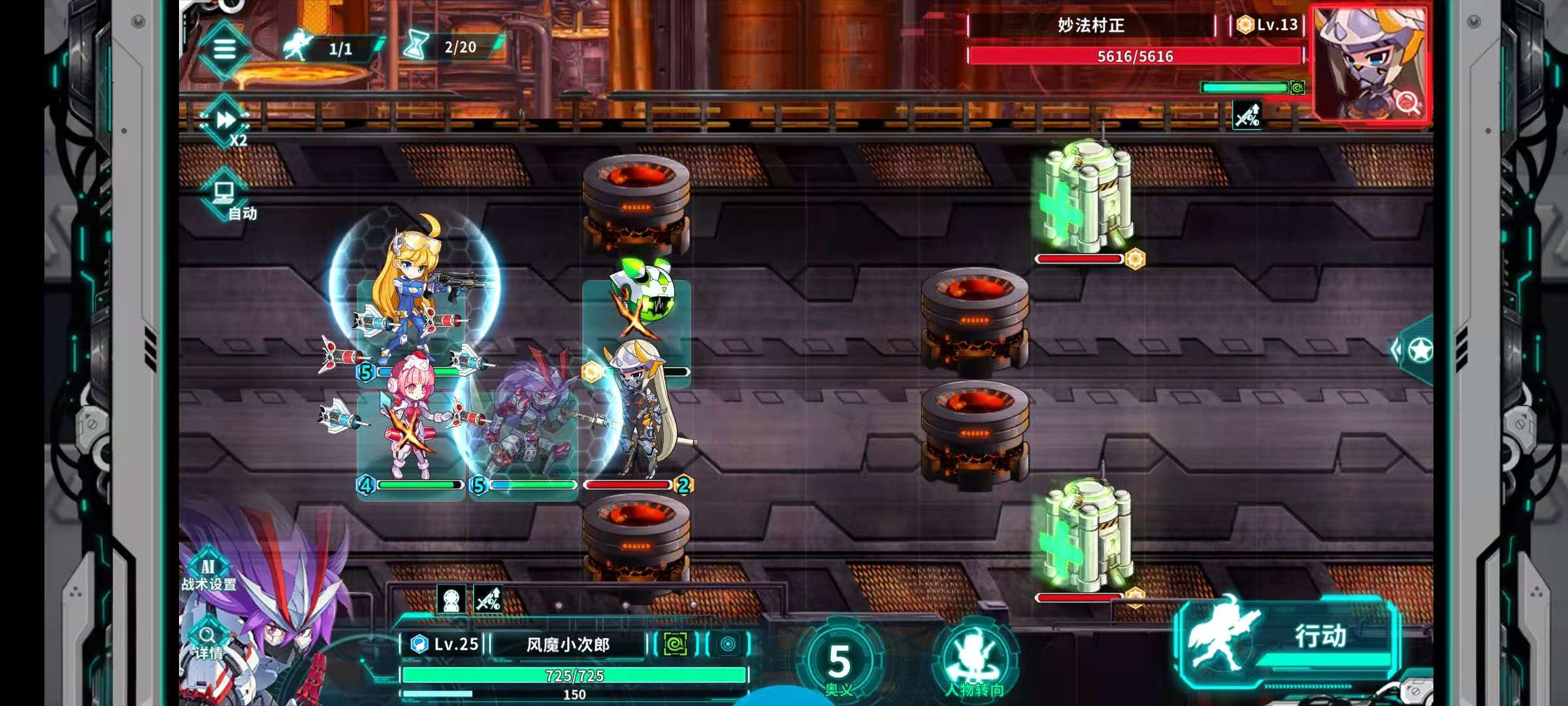Check the enemy attack buff icon
Image resolution: width=1568 pixels, height=706 pixels.
pos(1247,116)
